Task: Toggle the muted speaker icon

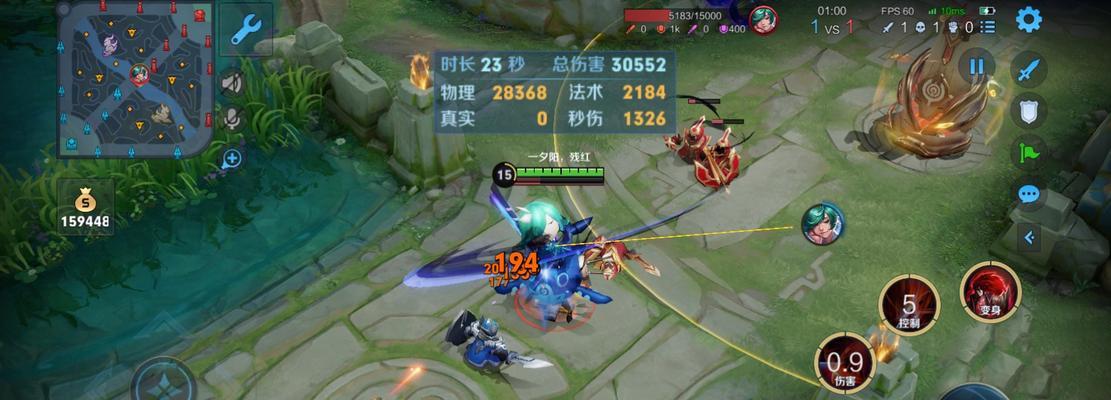Action: click(232, 82)
